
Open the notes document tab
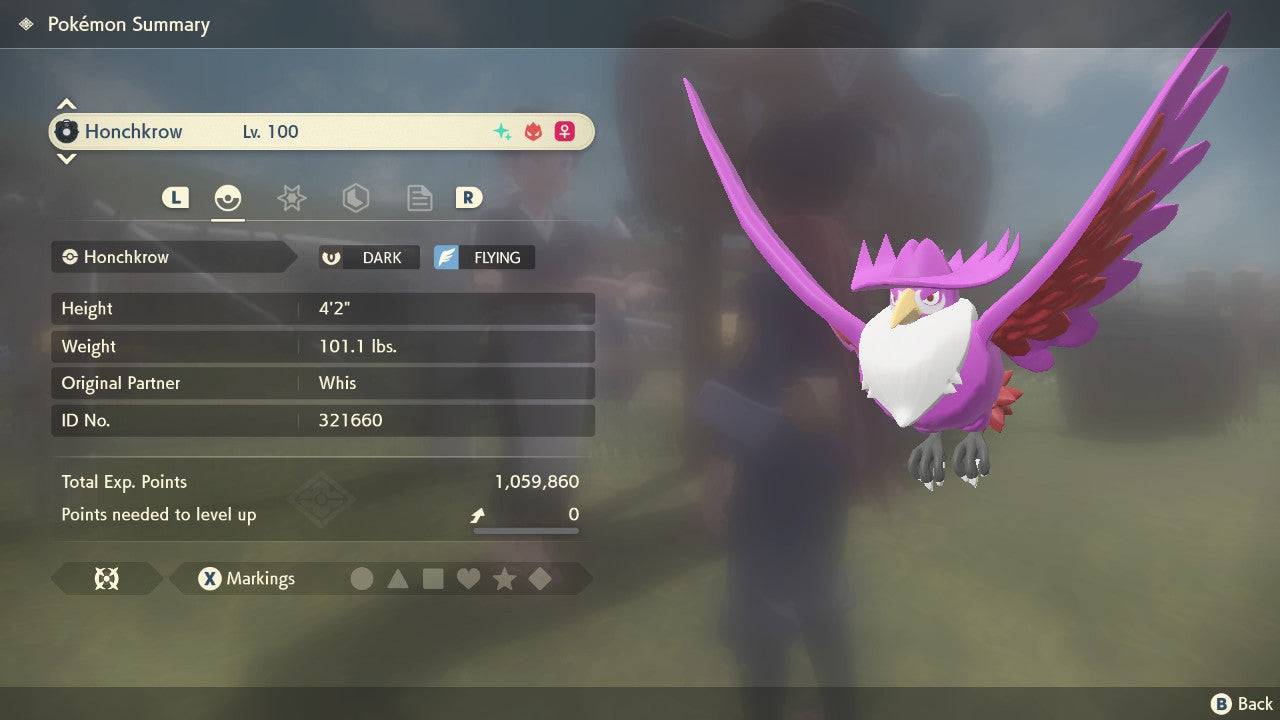coord(419,198)
